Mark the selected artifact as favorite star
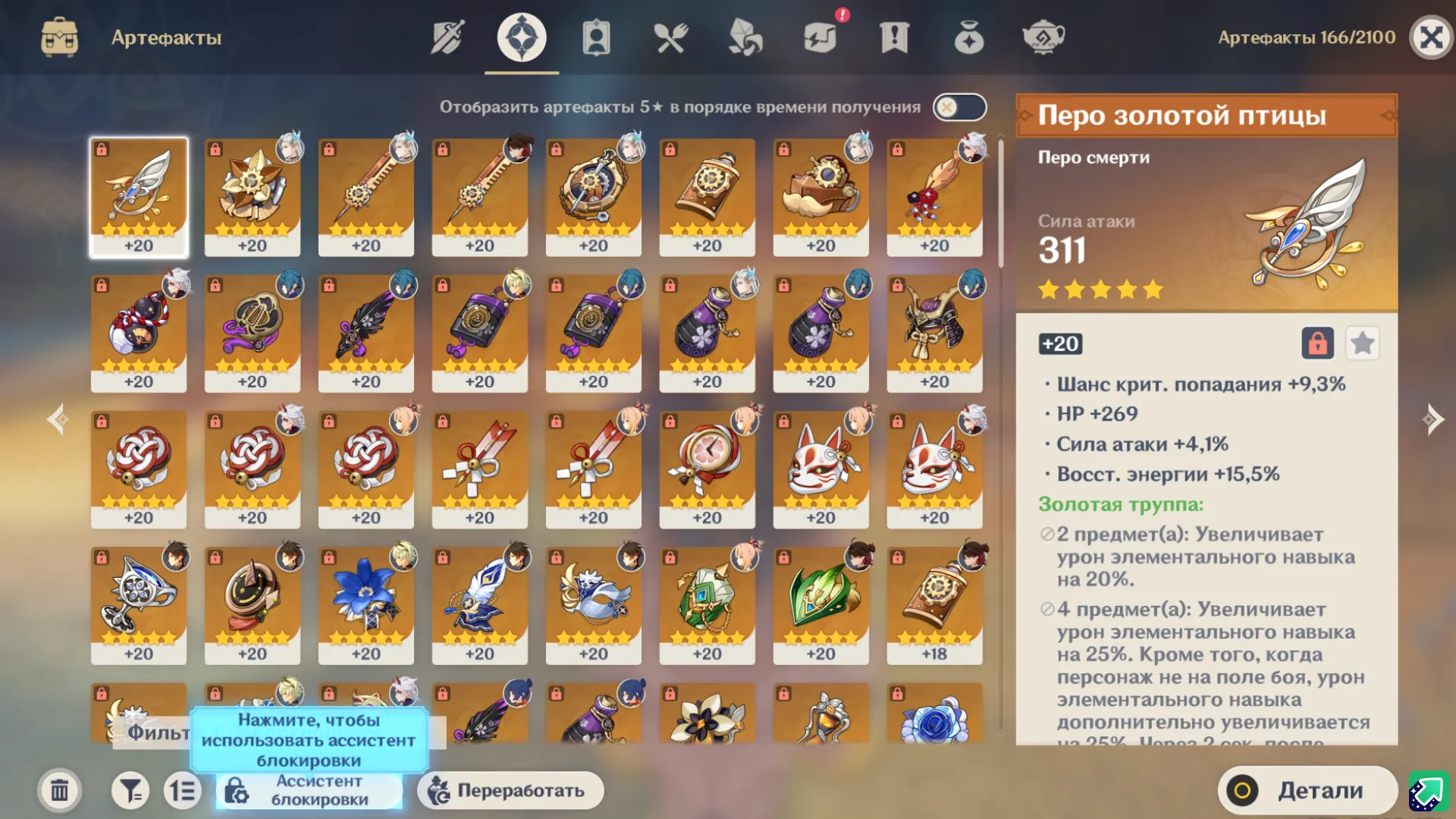This screenshot has width=1456, height=819. coord(1362,344)
